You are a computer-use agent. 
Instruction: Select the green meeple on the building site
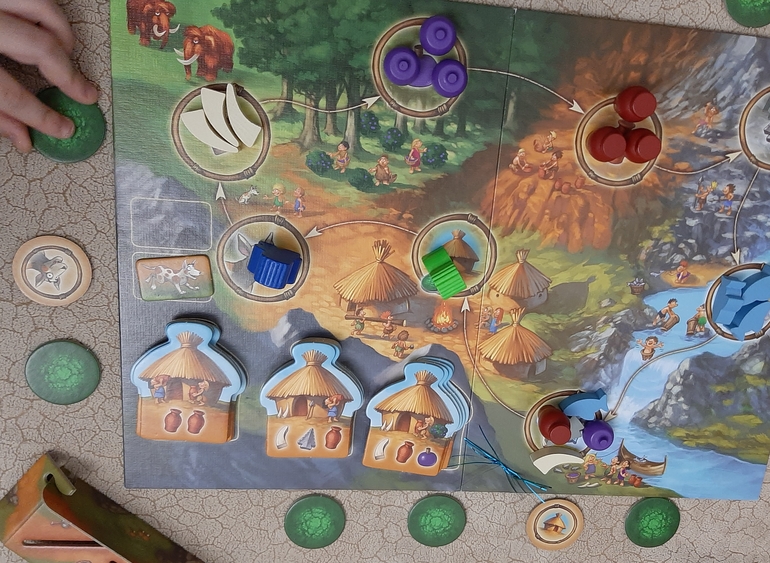coord(444,269)
